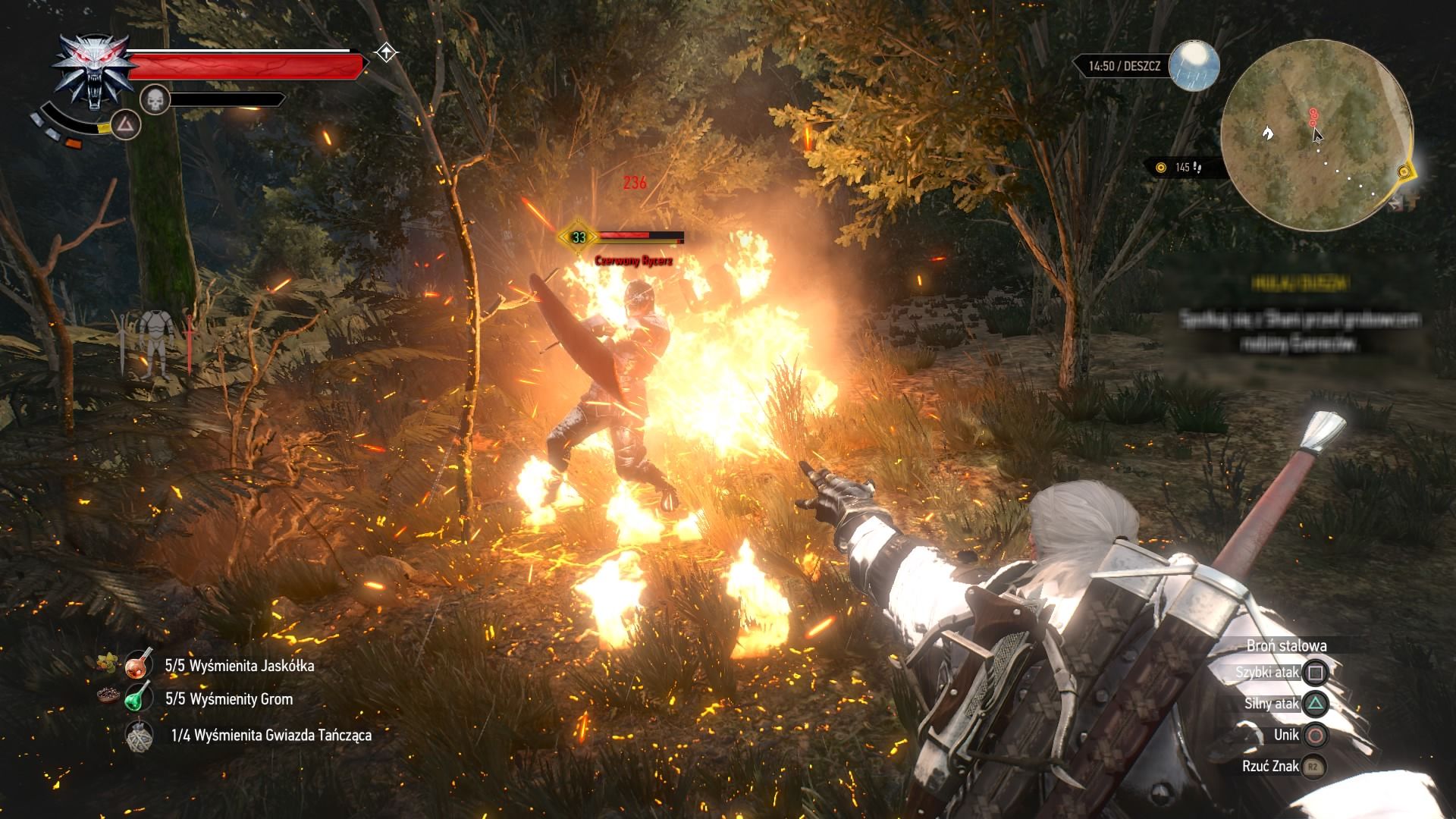Select the Wyśmienity Grom potion slot
The image size is (1456, 819).
click(139, 698)
